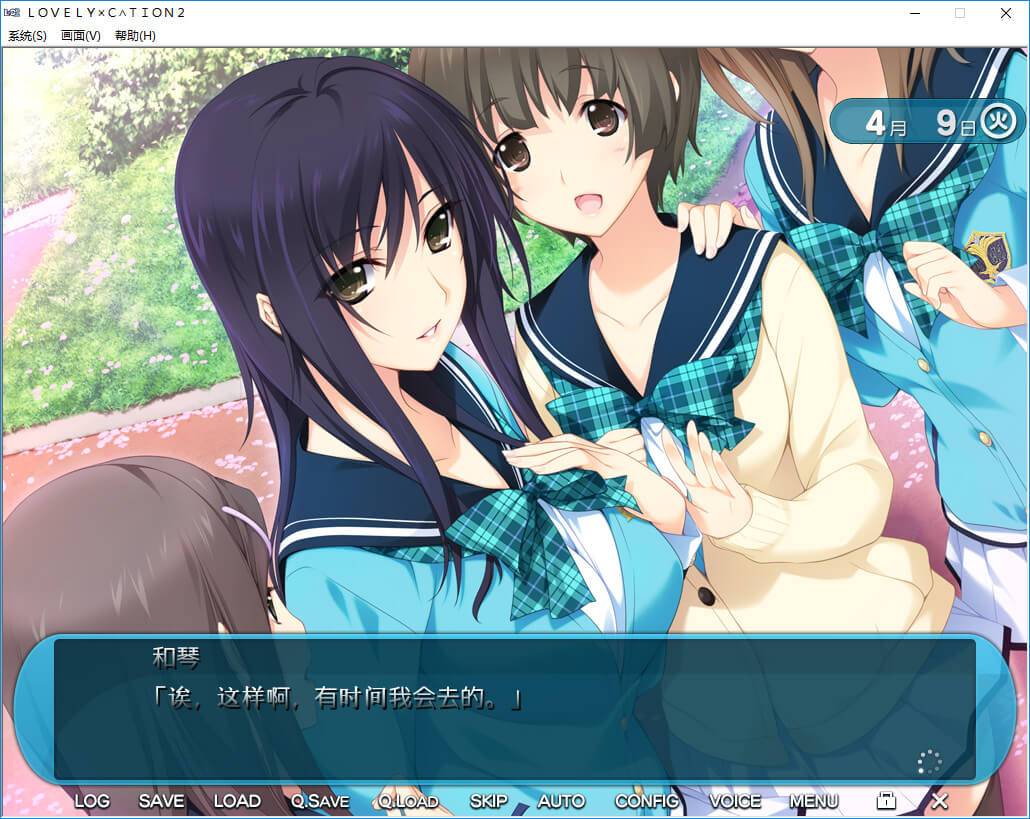The width and height of the screenshot is (1030, 819).
Task: Replay the line with VOICE
Action: point(735,801)
